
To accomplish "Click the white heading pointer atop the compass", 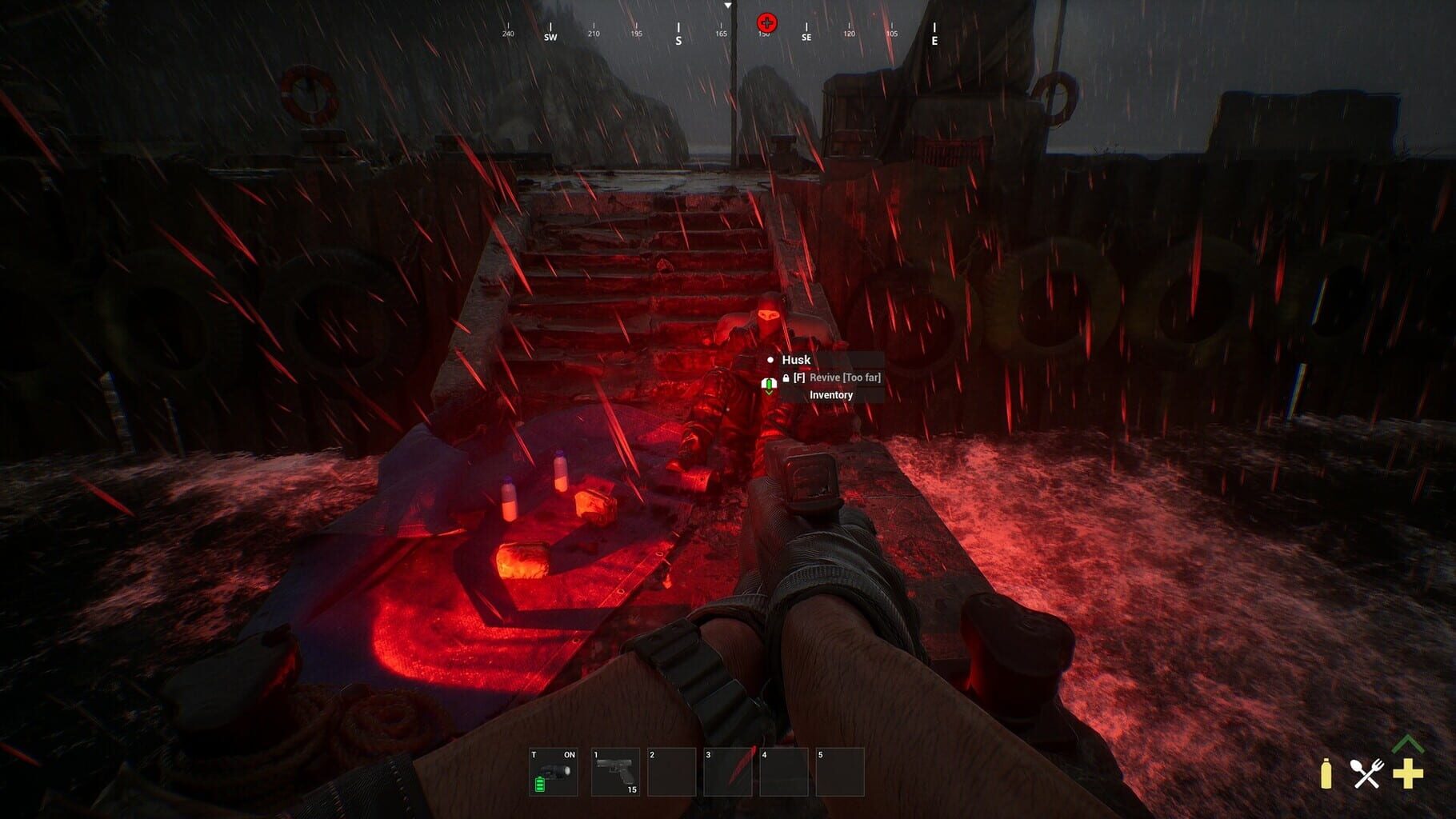I will pyautogui.click(x=729, y=6).
